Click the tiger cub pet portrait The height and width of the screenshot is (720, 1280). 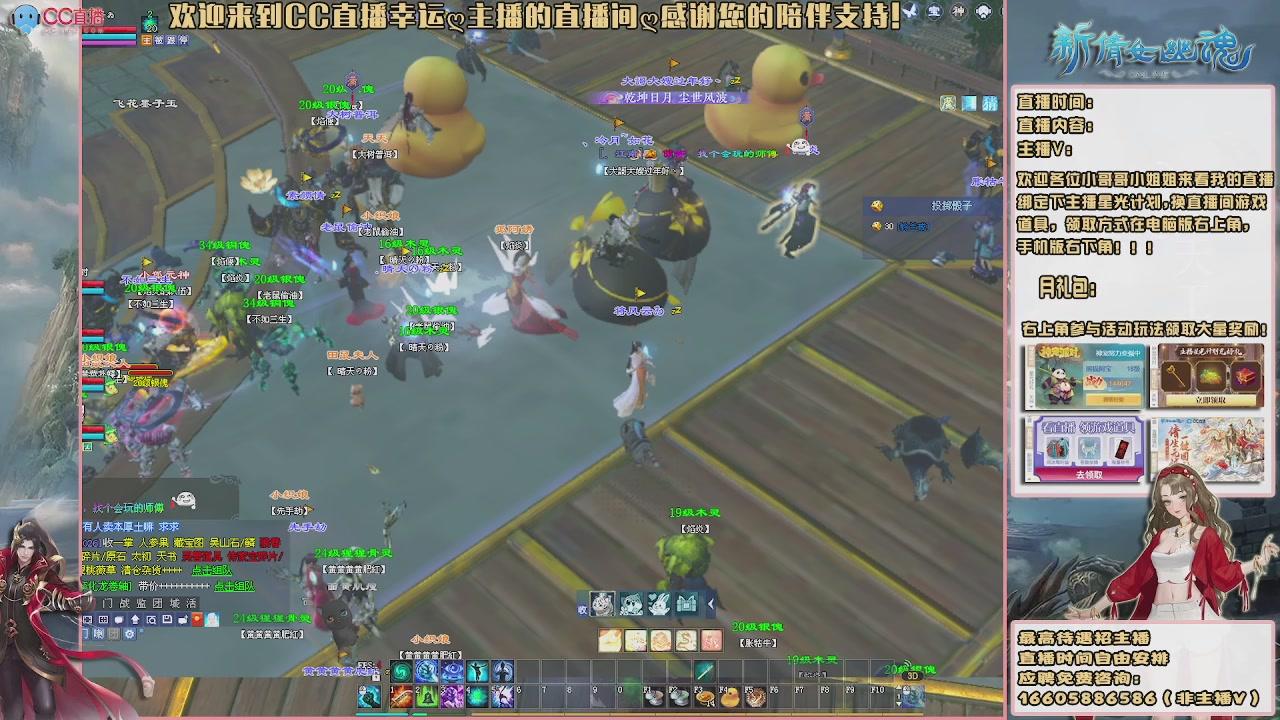click(x=602, y=604)
